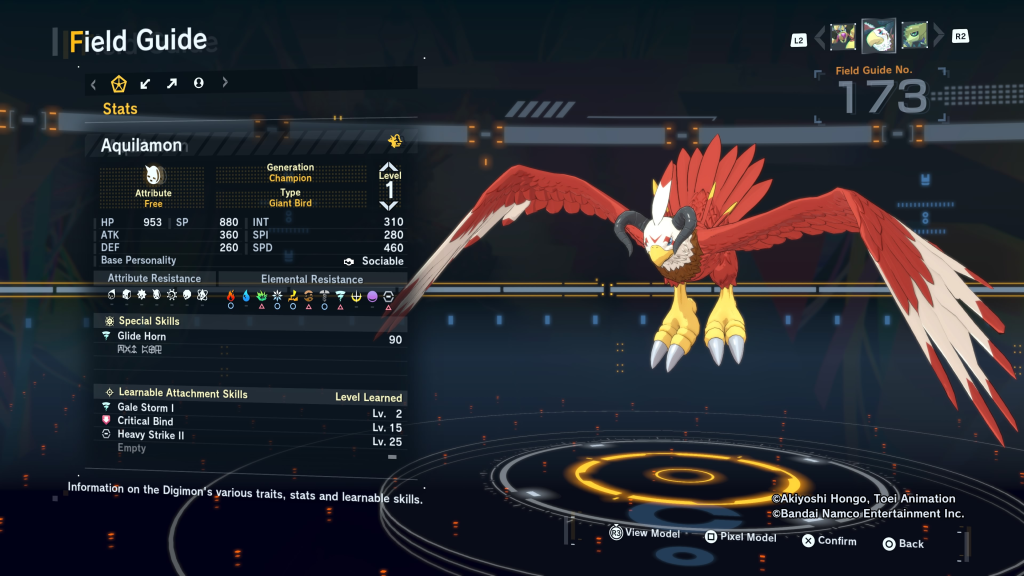
Task: Open the up-right arrow tab
Action: coord(171,83)
